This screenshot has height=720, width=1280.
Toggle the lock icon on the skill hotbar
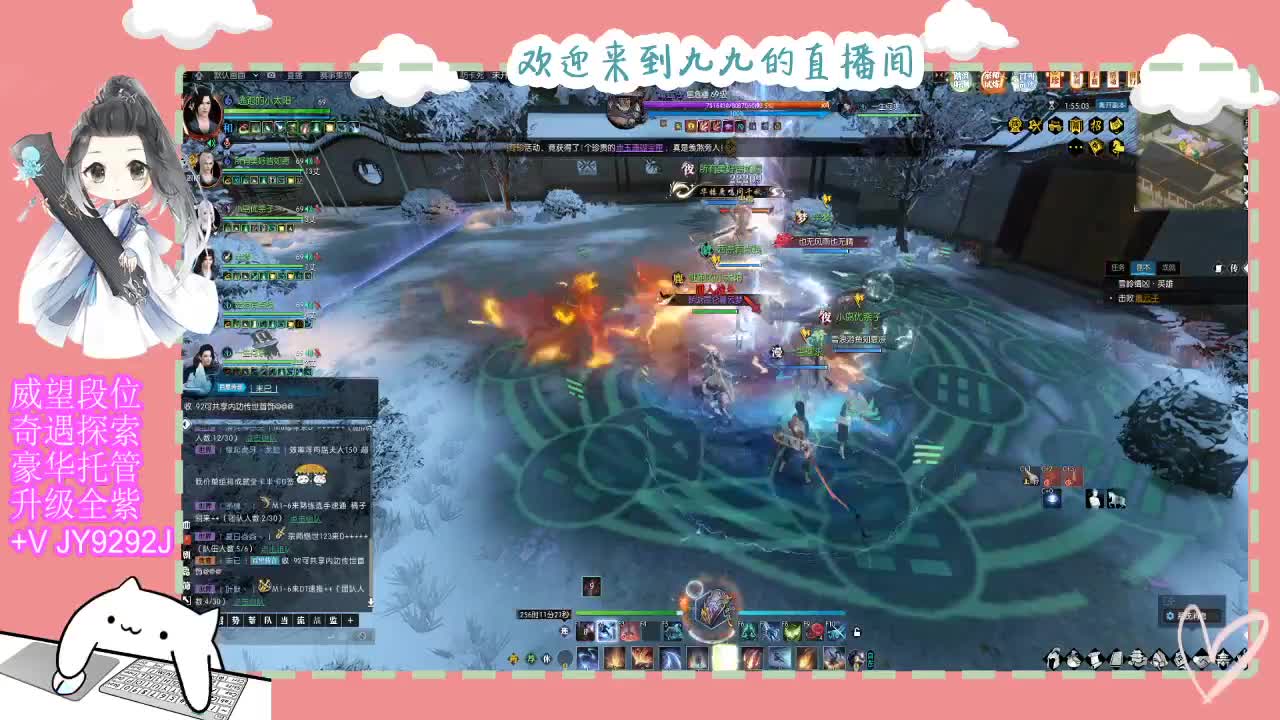tap(858, 632)
